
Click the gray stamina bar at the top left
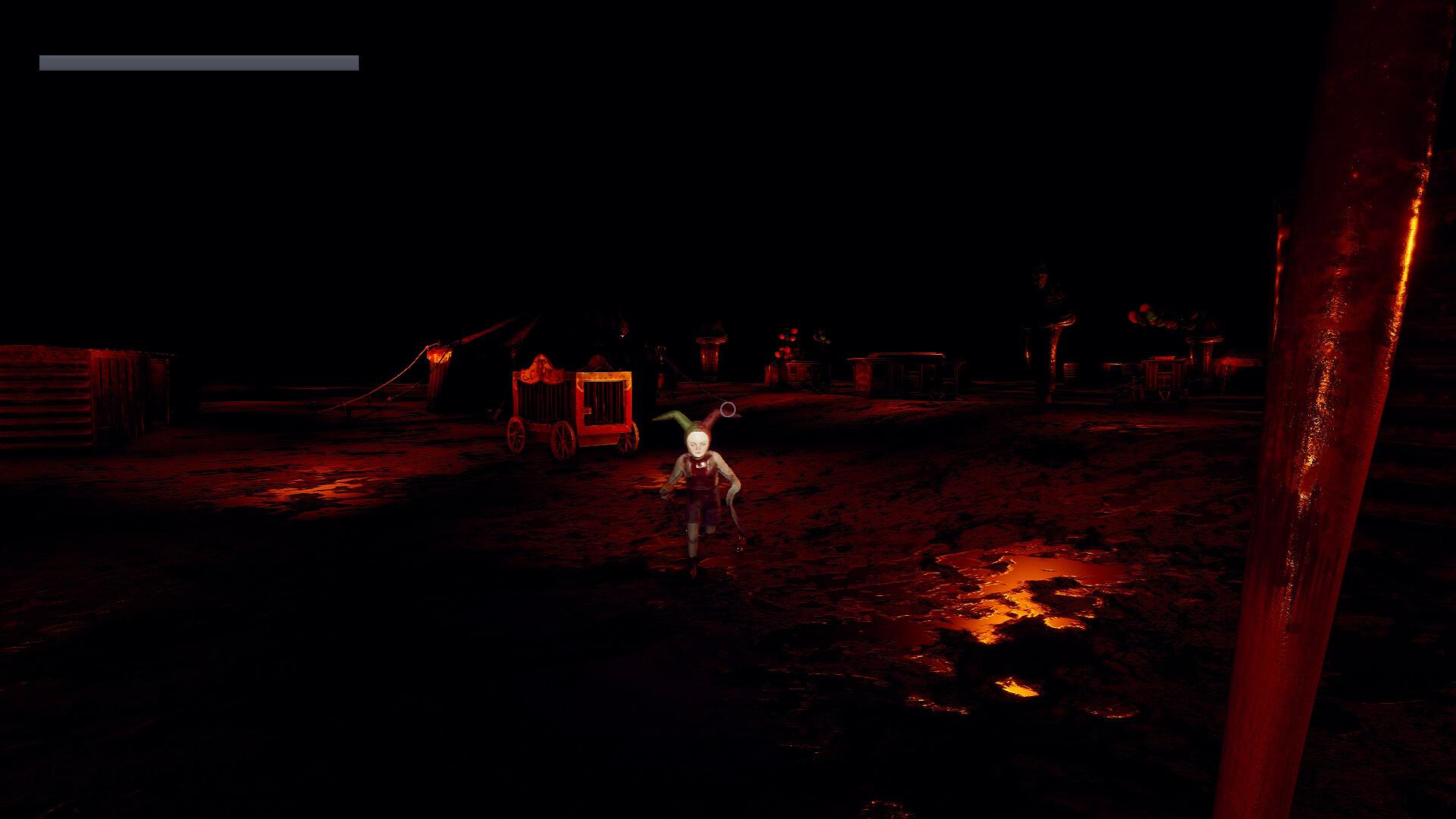pos(197,60)
